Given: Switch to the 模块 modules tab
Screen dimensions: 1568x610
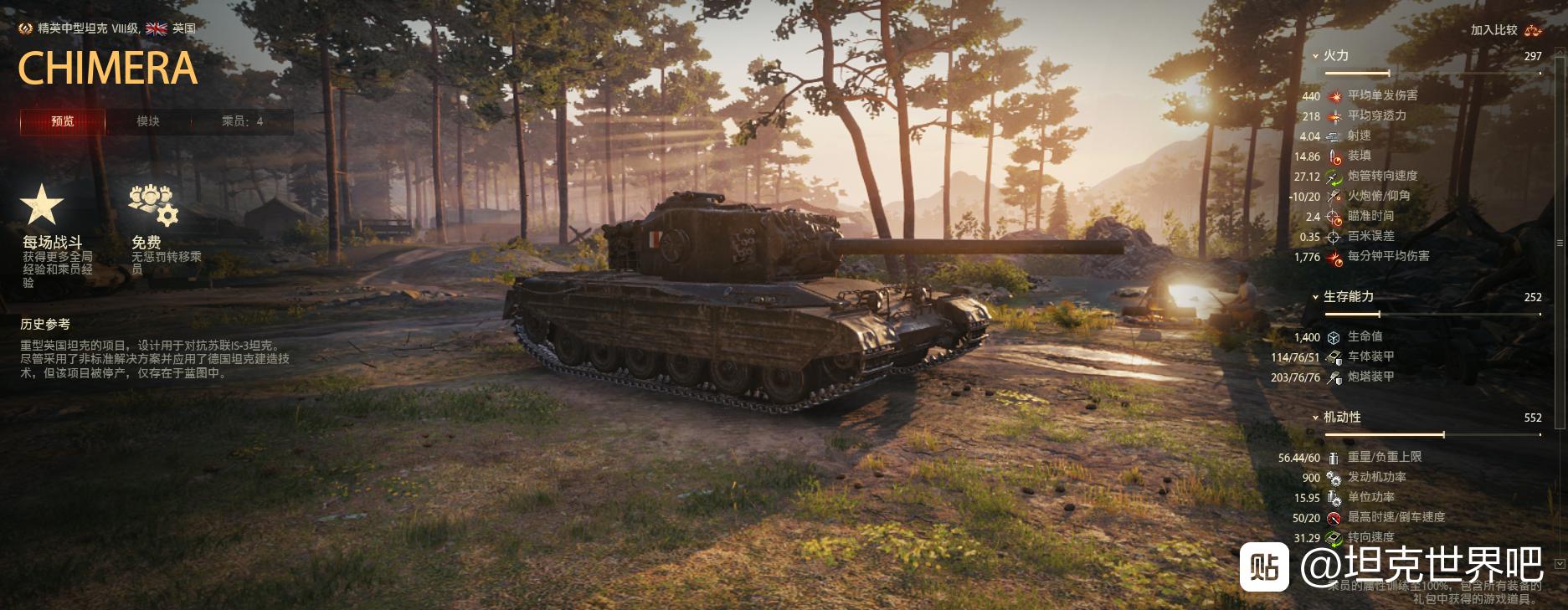Looking at the screenshot, I should [148, 121].
